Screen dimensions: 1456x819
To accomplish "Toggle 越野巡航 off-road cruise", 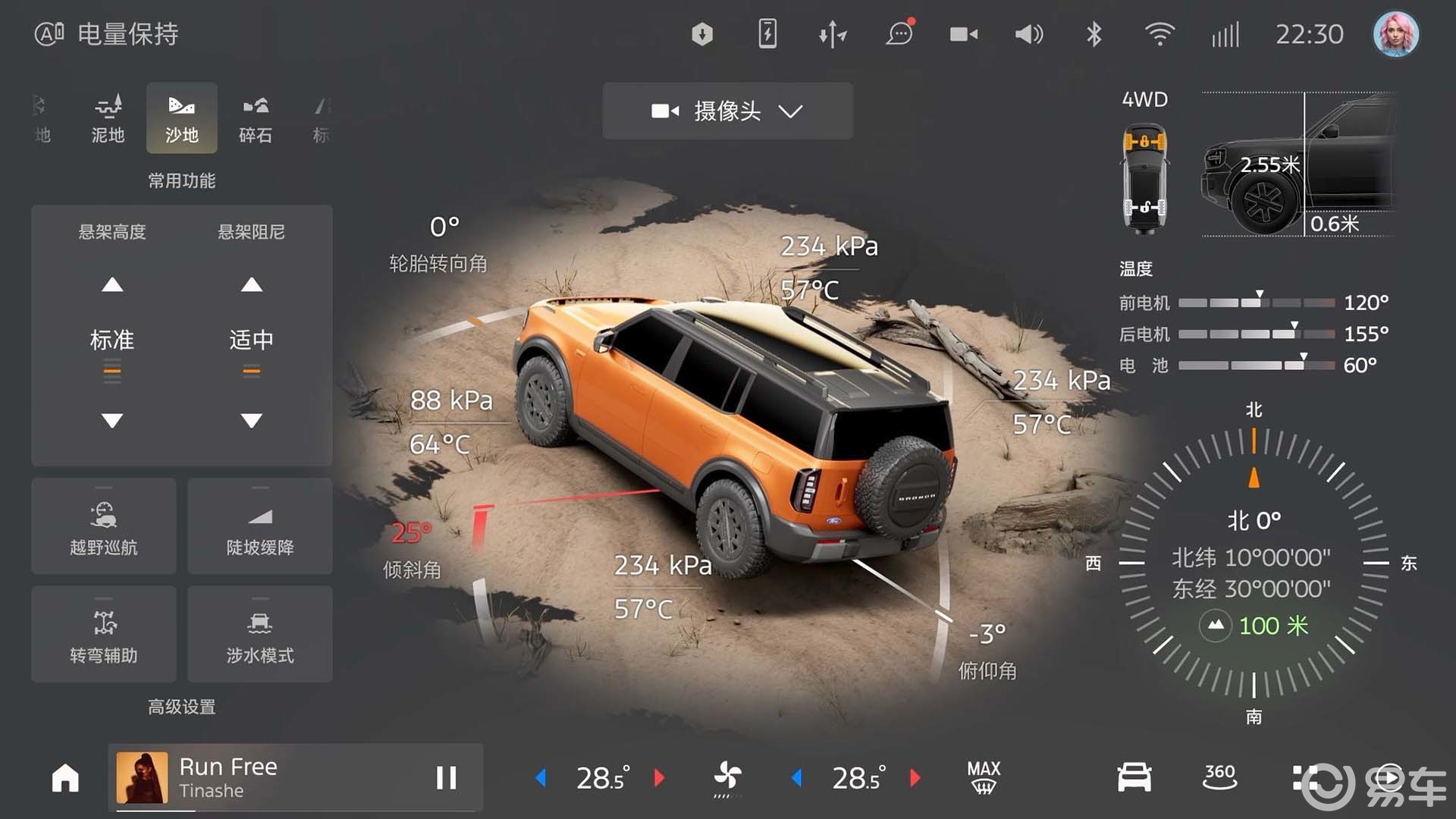I will click(x=104, y=526).
